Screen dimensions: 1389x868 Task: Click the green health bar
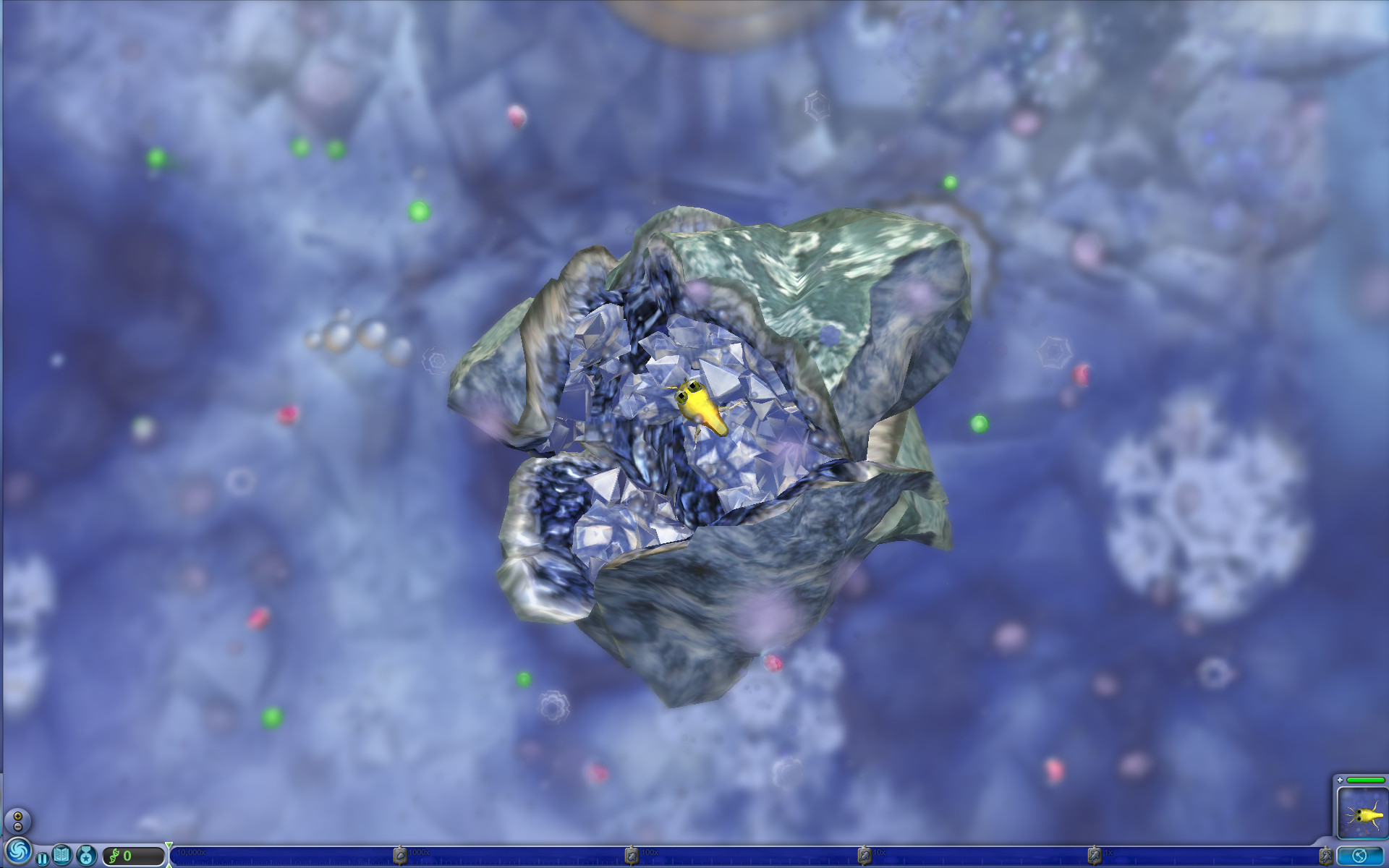coord(1367,779)
